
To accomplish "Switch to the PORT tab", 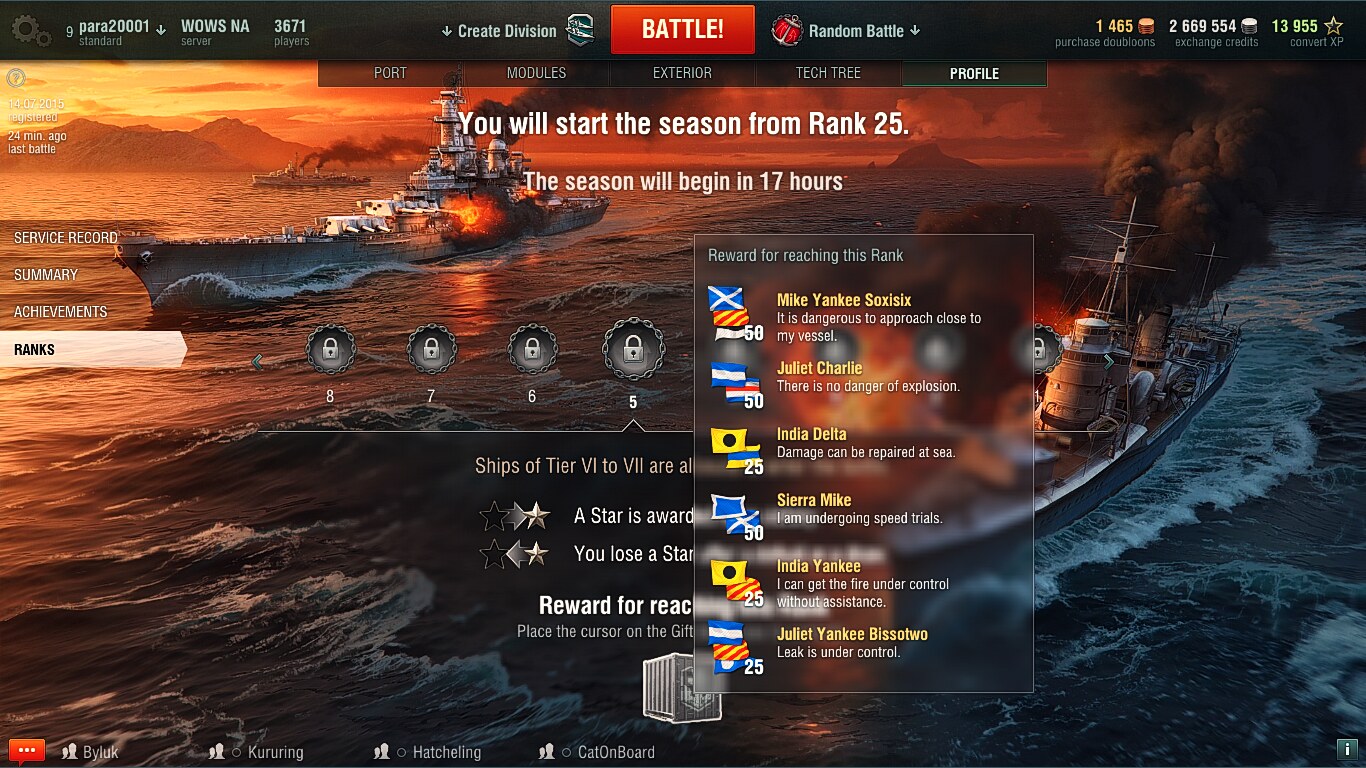I will [x=390, y=73].
